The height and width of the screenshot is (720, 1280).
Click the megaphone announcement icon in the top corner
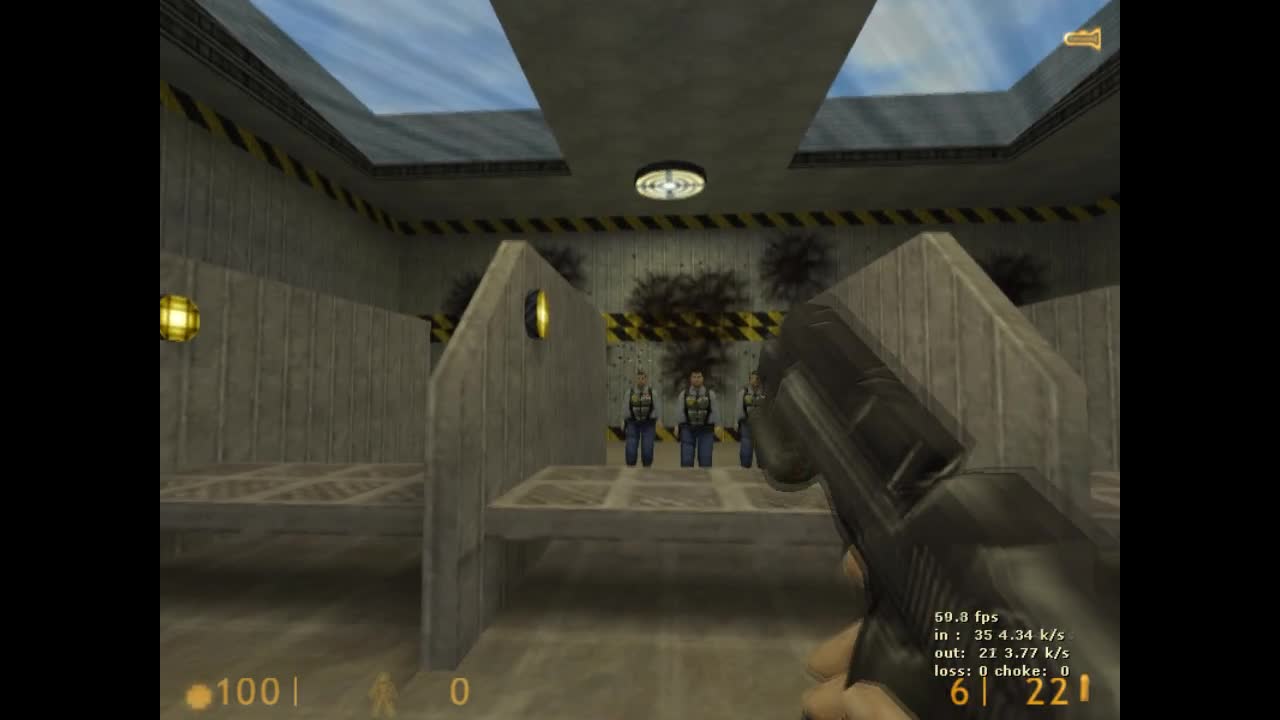coord(1082,39)
